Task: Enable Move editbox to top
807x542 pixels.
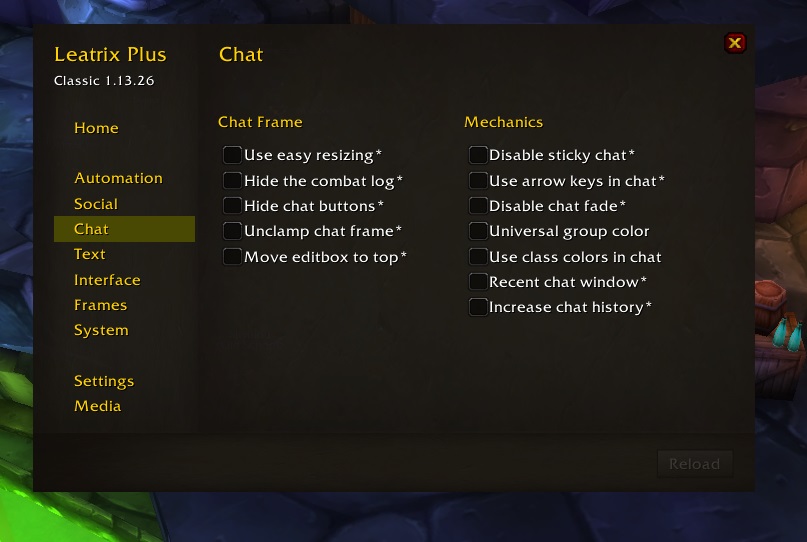Action: coord(233,257)
